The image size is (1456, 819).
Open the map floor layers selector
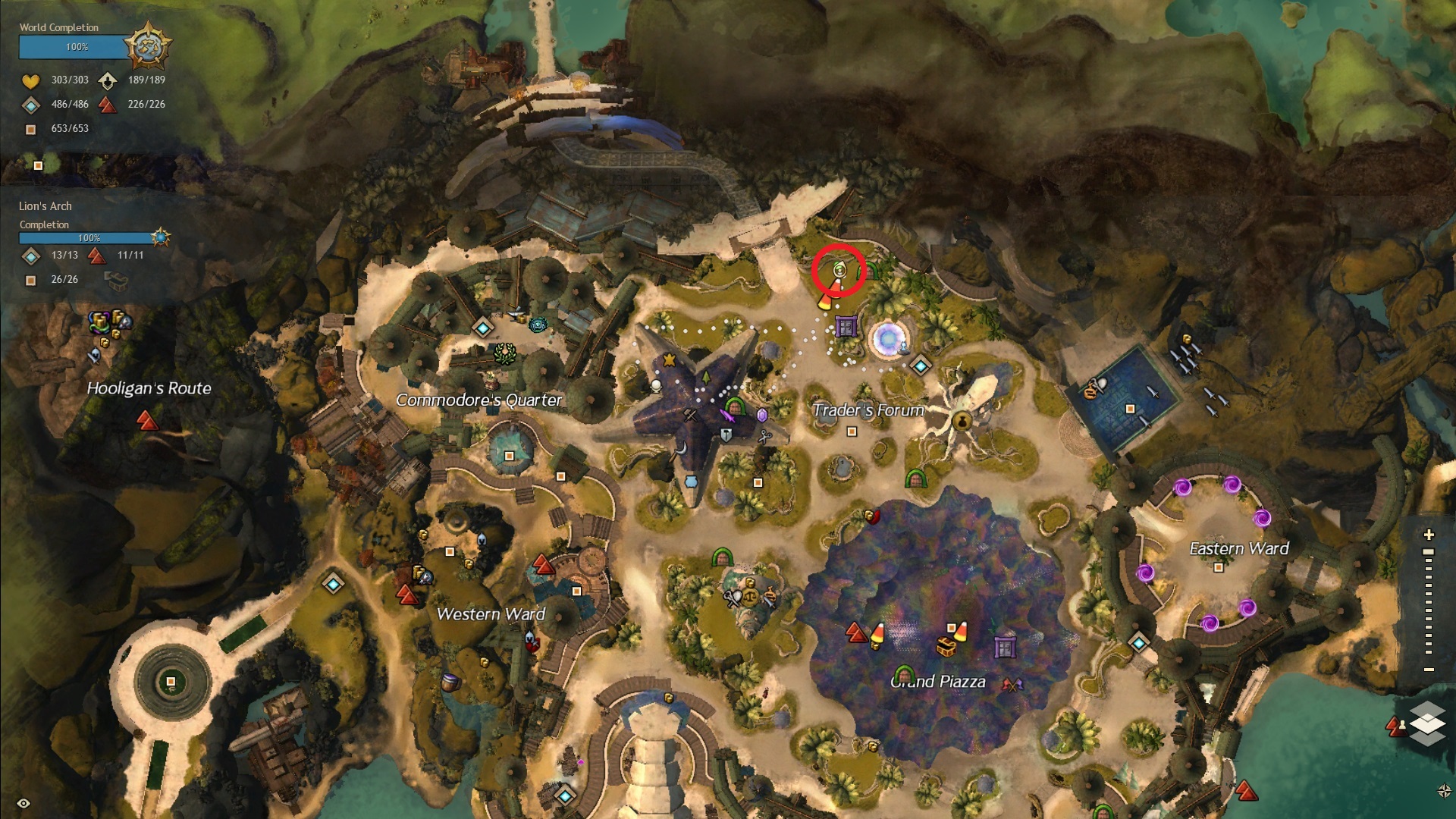coord(1427,723)
